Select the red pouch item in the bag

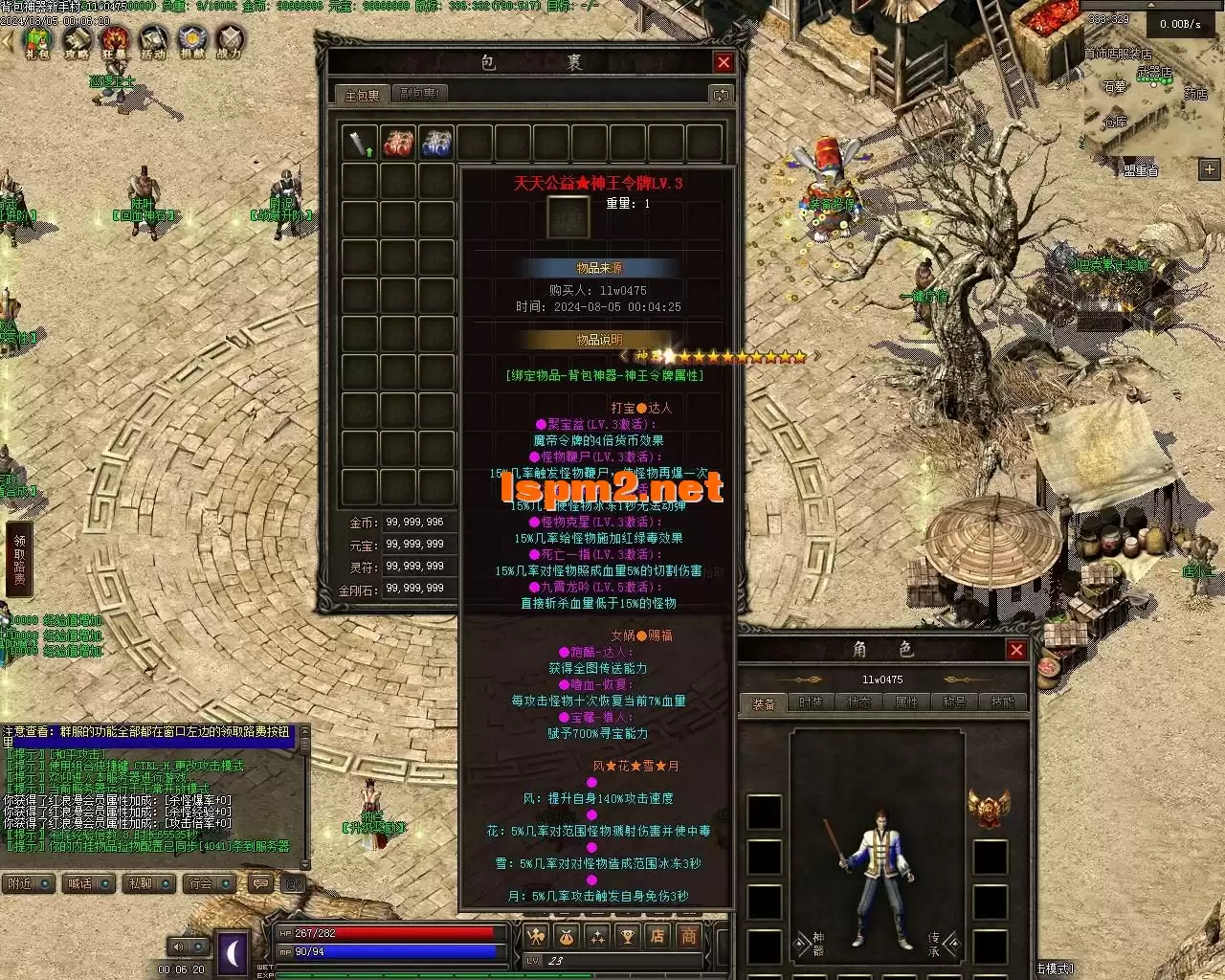click(x=398, y=144)
